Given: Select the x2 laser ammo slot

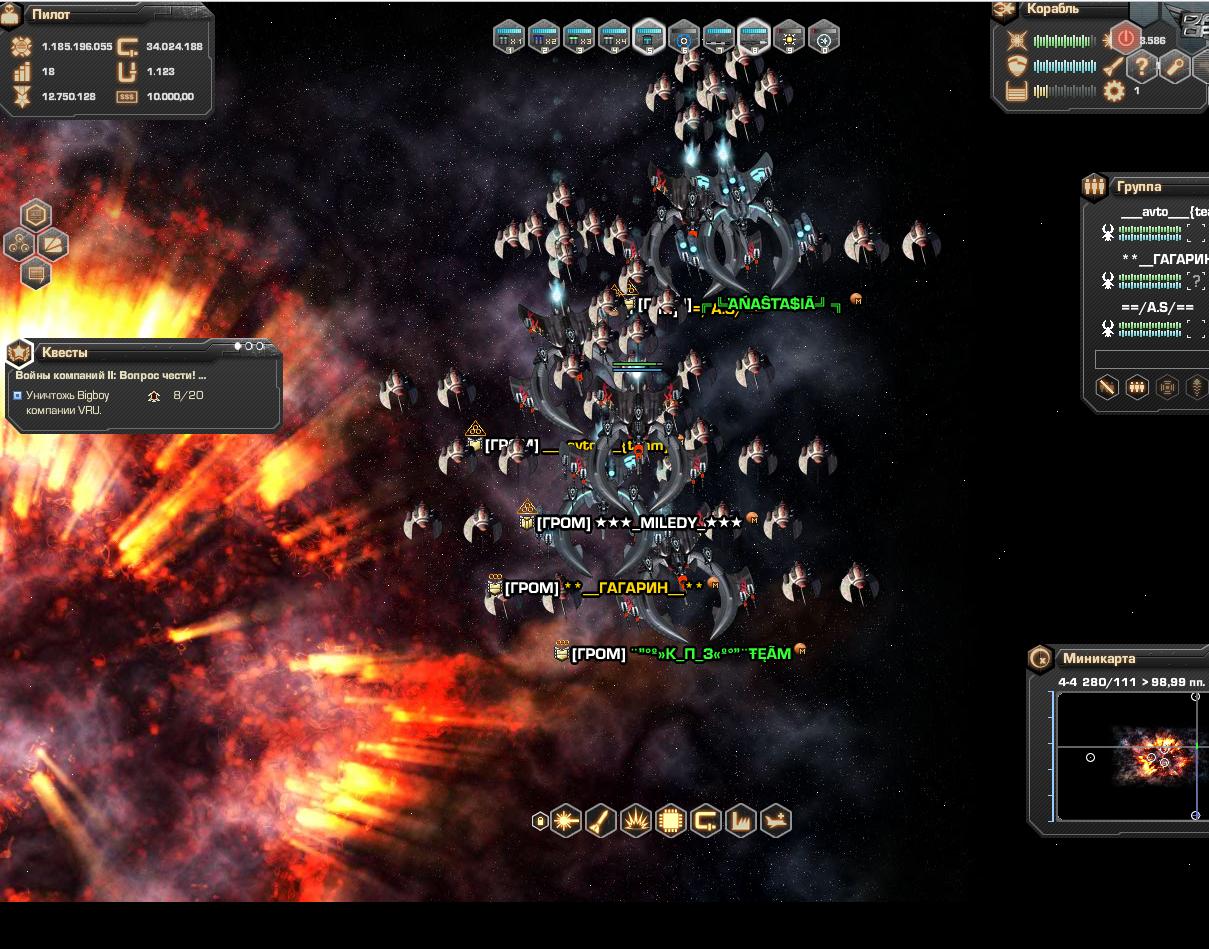Looking at the screenshot, I should point(544,37).
